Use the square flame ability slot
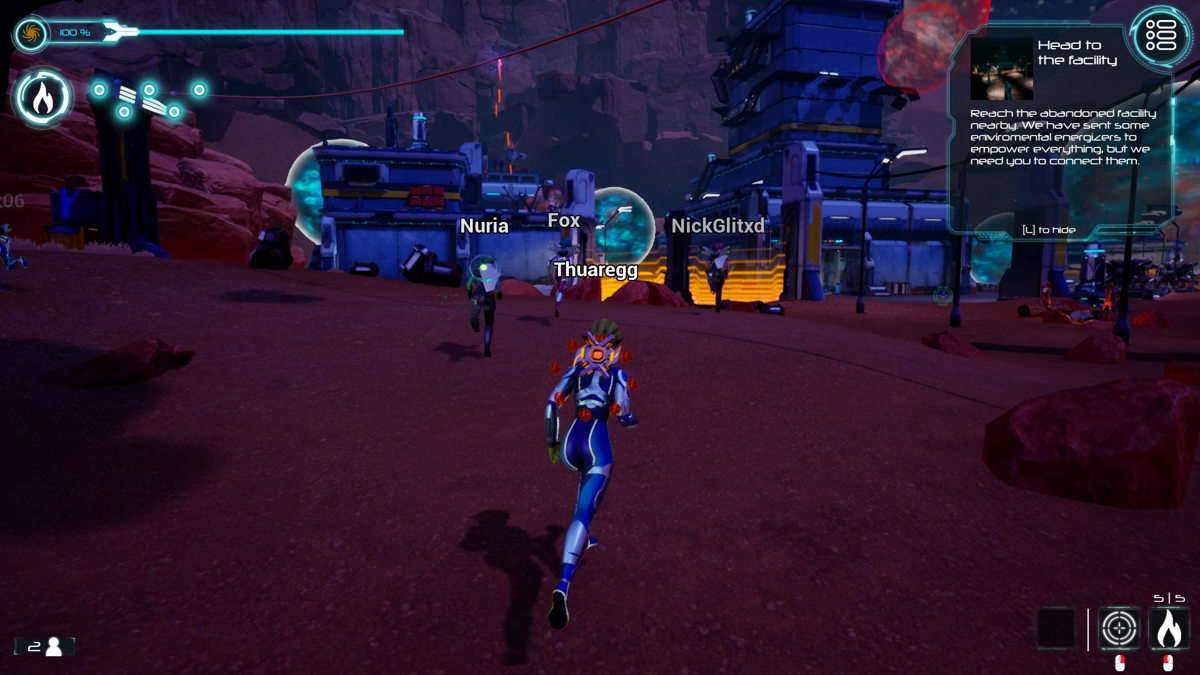The image size is (1200, 675). [1168, 629]
